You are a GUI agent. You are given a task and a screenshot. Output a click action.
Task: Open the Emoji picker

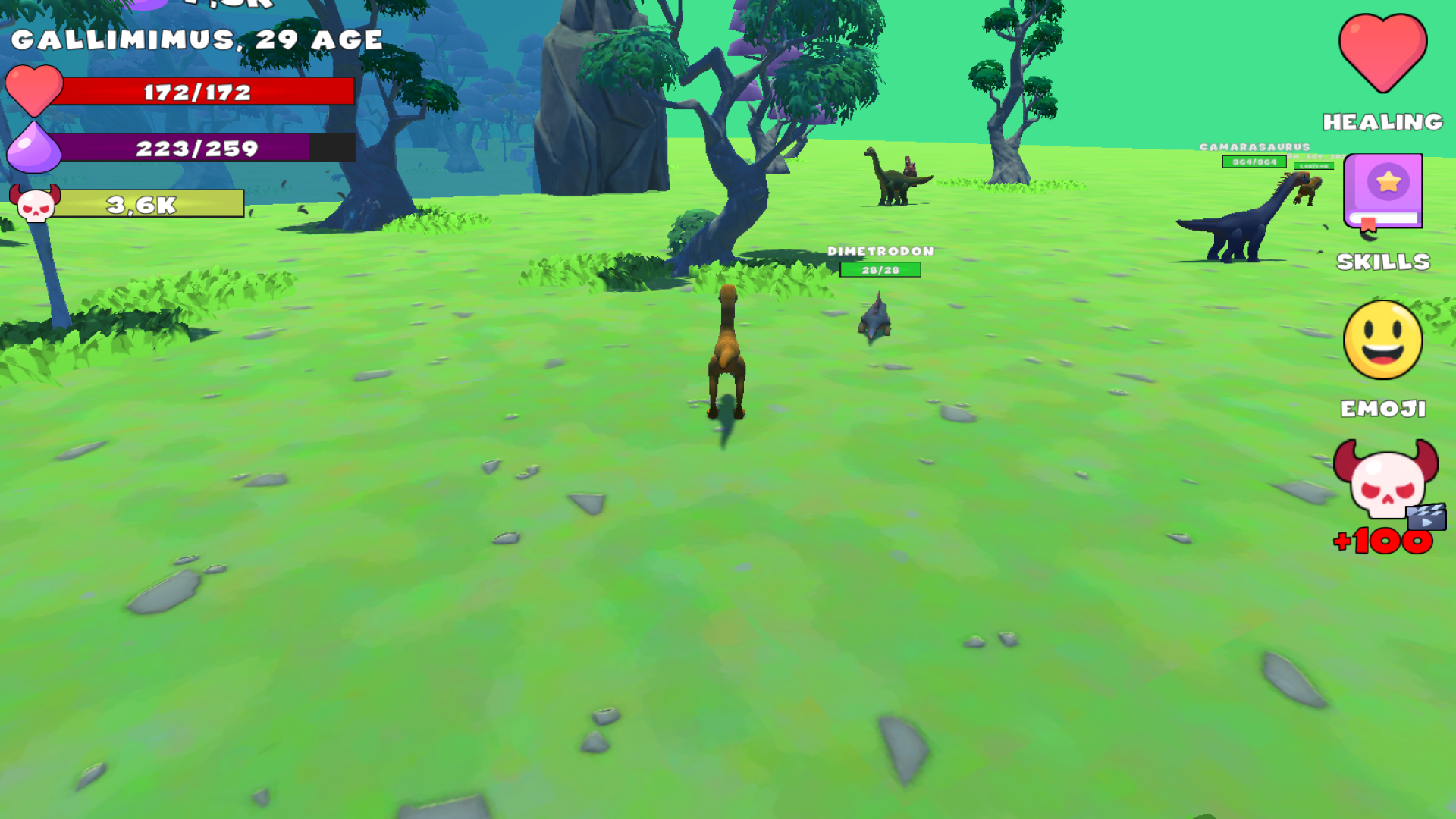coord(1382,340)
